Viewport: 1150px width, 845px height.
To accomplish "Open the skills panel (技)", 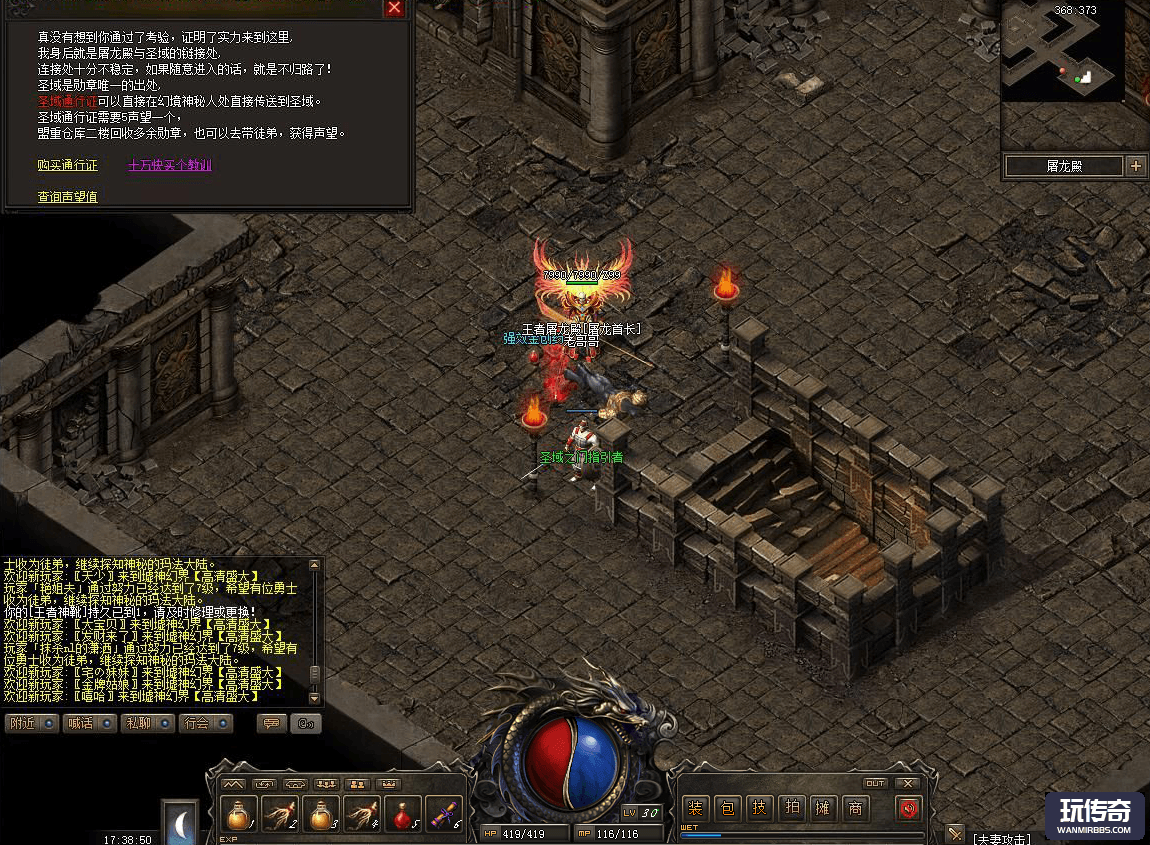I will tap(759, 808).
